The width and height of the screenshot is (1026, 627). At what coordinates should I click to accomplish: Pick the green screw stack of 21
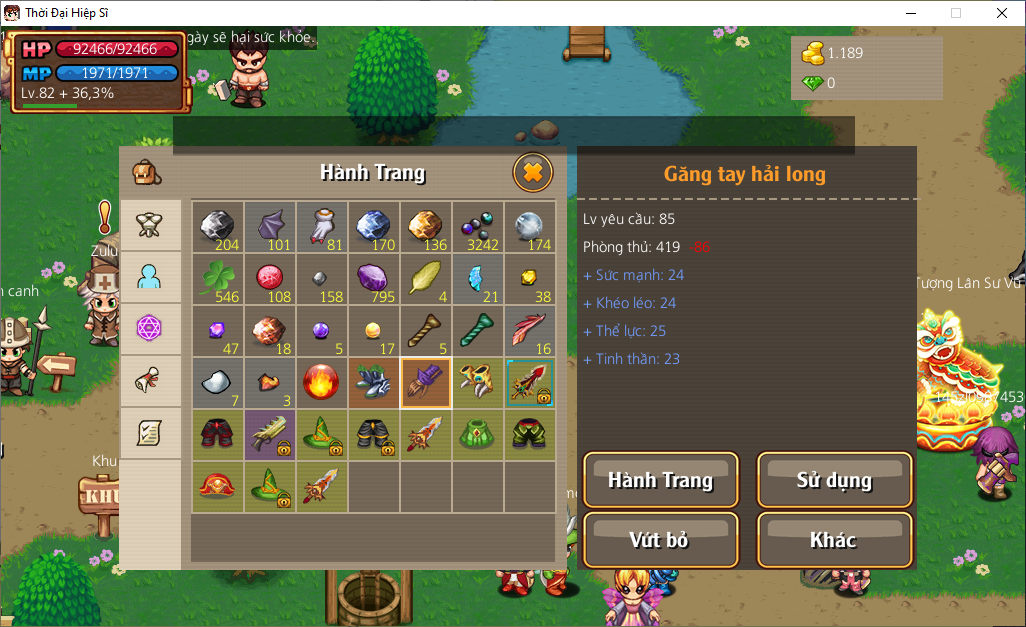pos(478,332)
